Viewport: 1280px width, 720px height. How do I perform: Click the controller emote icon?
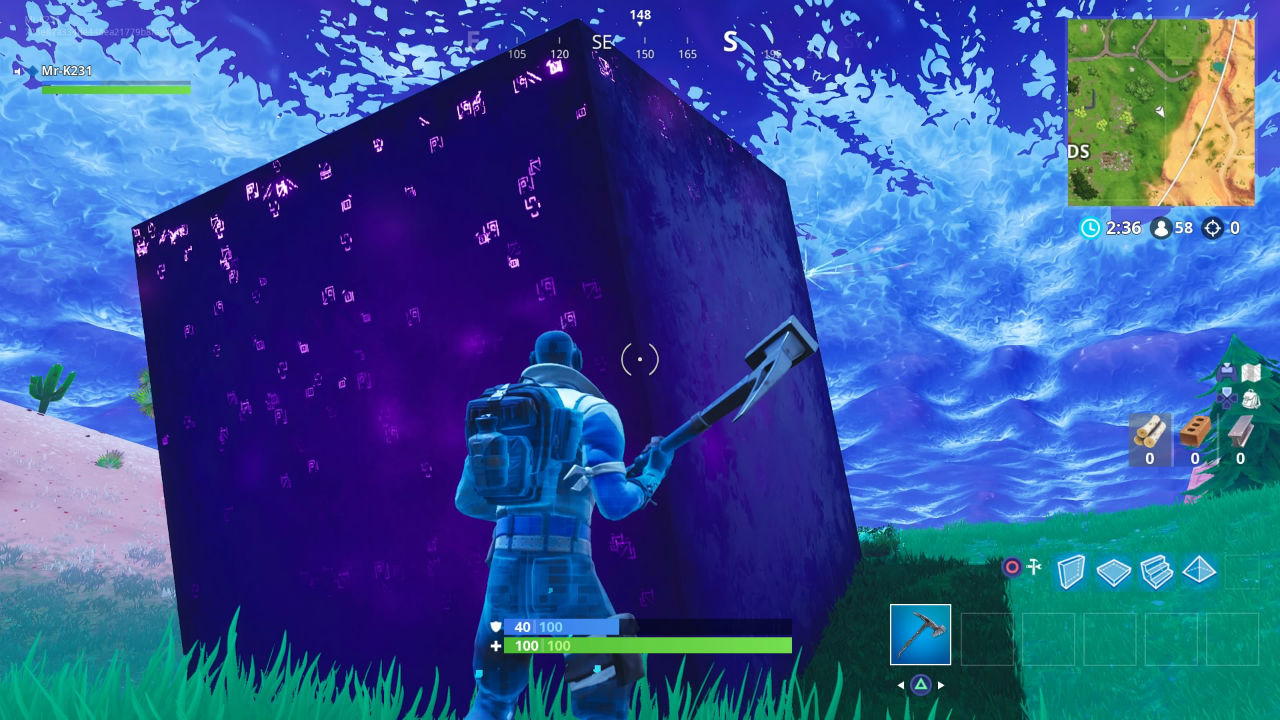(1226, 370)
